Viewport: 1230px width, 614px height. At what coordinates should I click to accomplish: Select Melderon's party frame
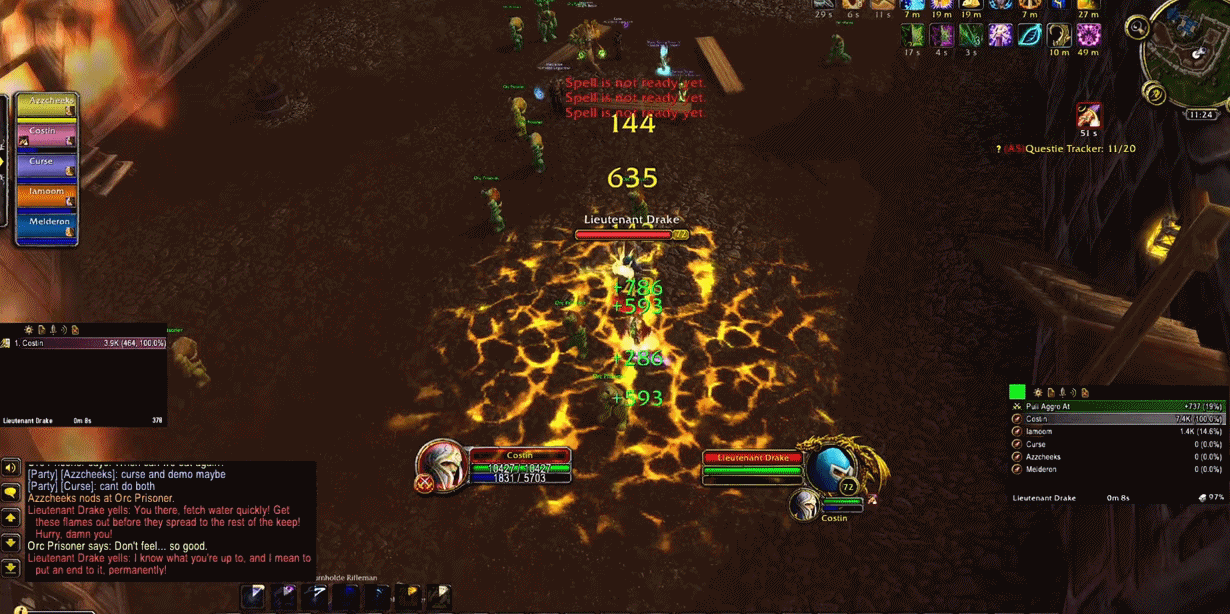pos(46,226)
